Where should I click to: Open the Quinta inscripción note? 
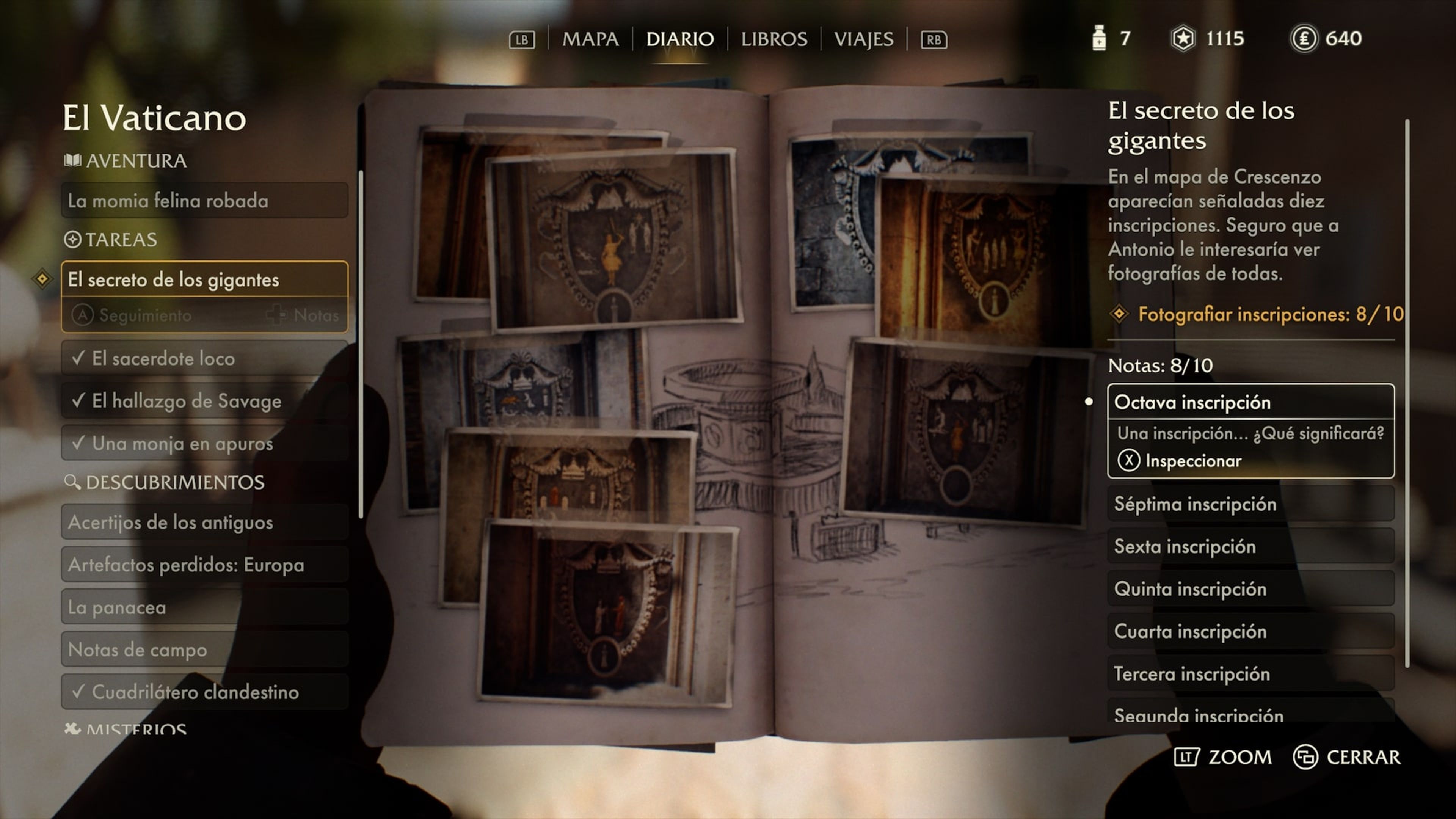coord(1250,589)
